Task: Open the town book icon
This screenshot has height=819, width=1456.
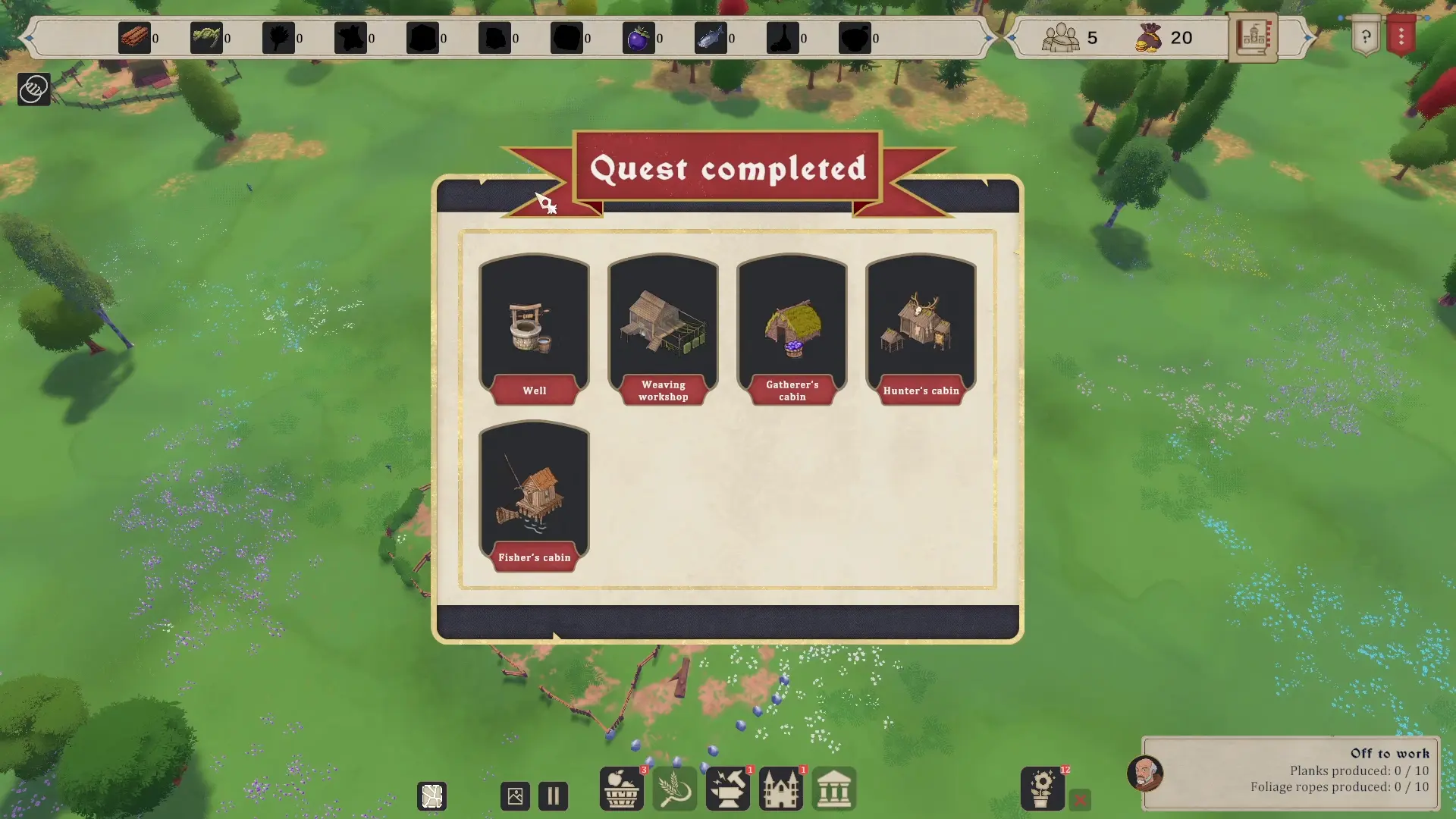Action: pos(1253,36)
